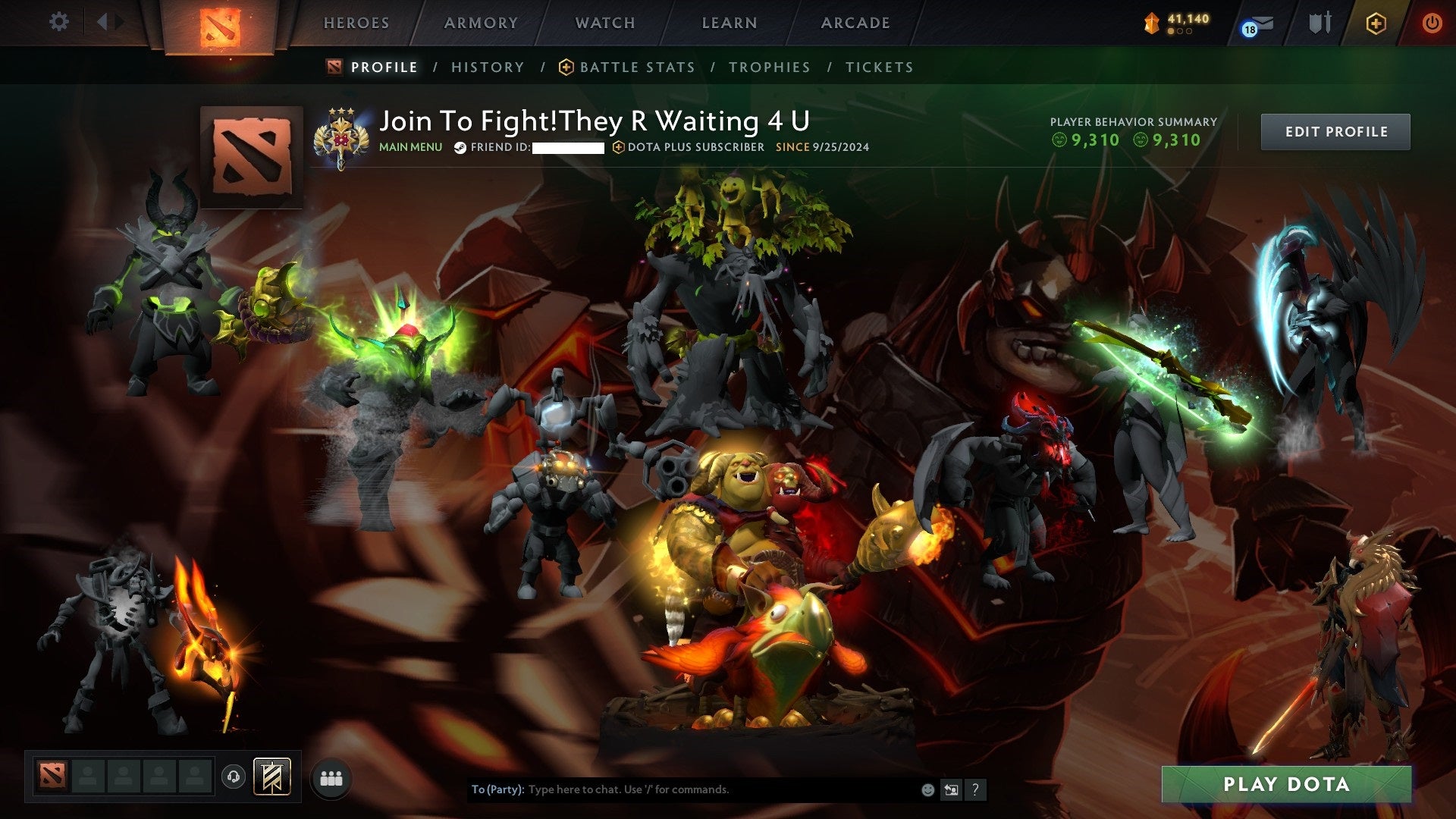Open the settings gear icon
Viewport: 1456px width, 819px height.
point(58,22)
